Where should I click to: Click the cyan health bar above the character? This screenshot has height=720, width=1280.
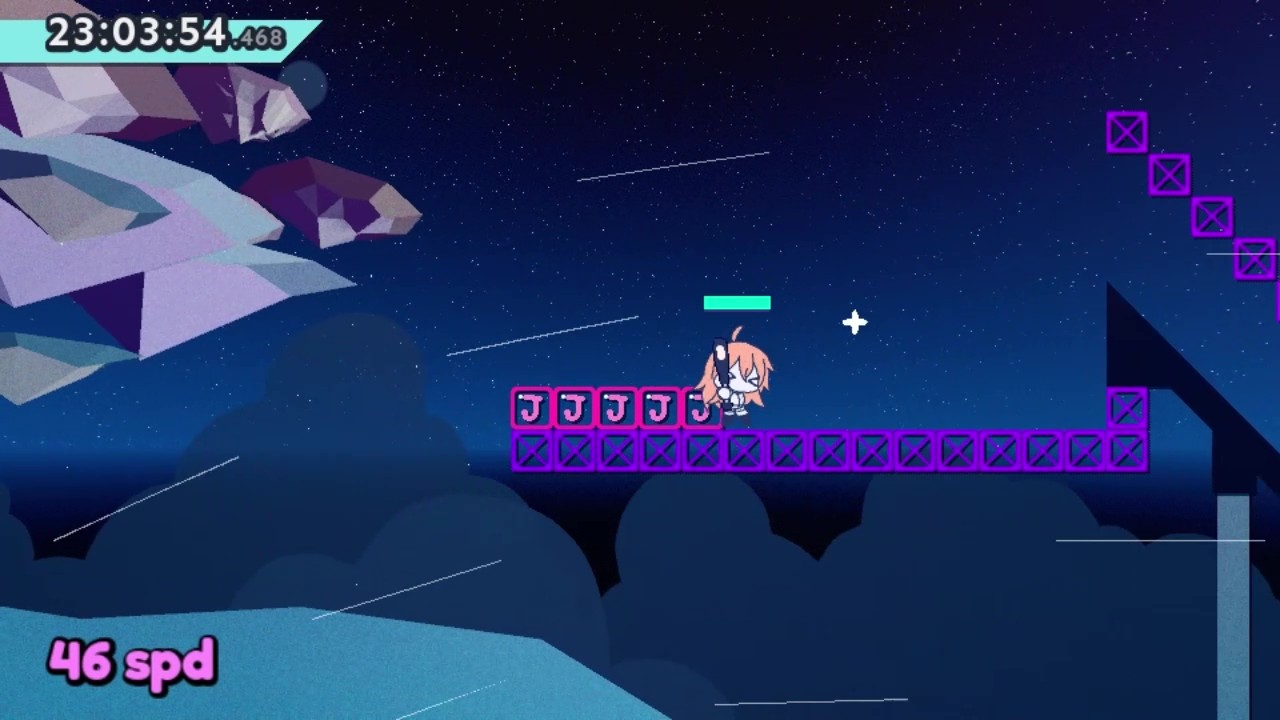point(737,302)
